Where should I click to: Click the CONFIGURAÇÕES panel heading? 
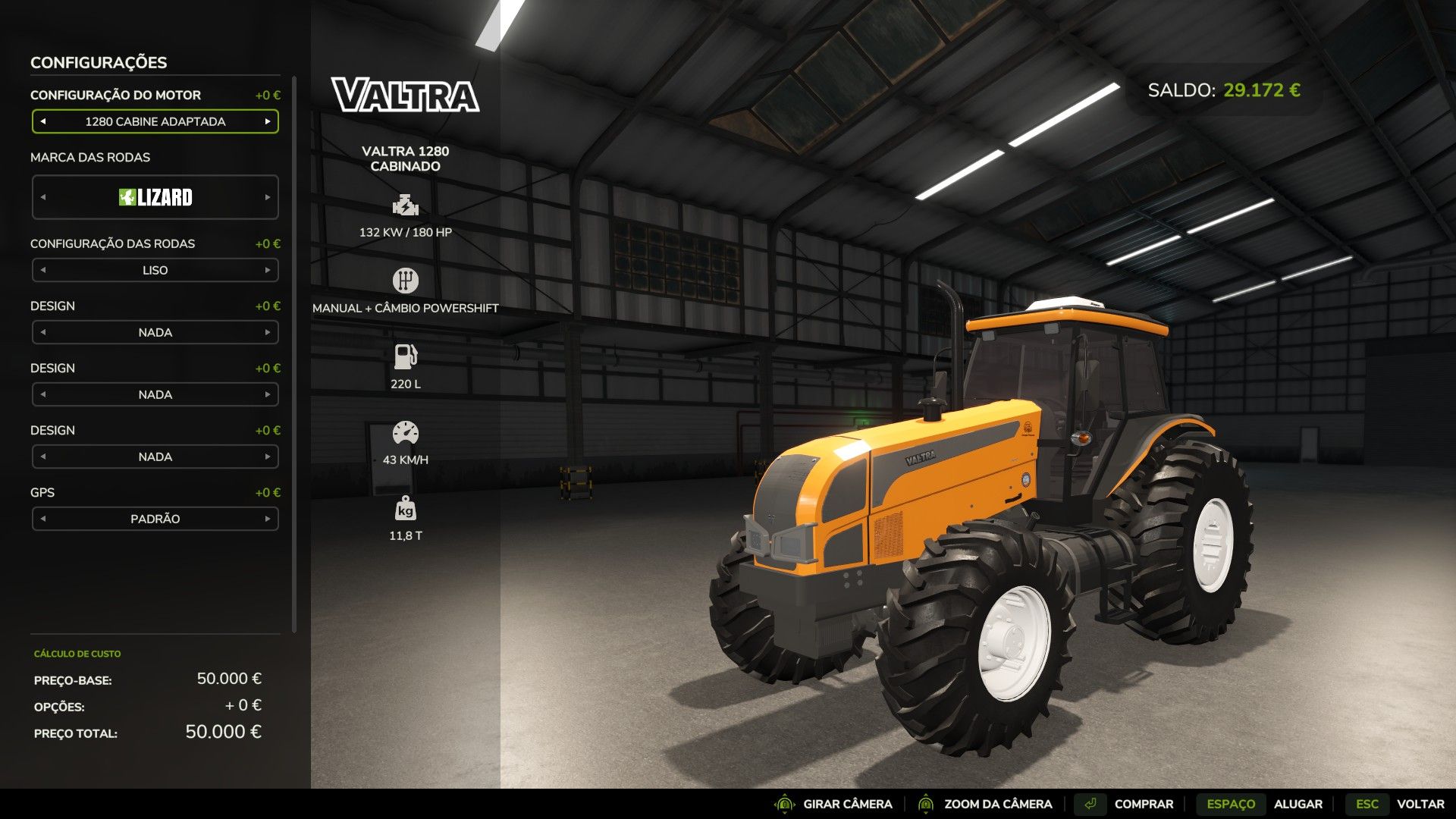click(x=99, y=62)
